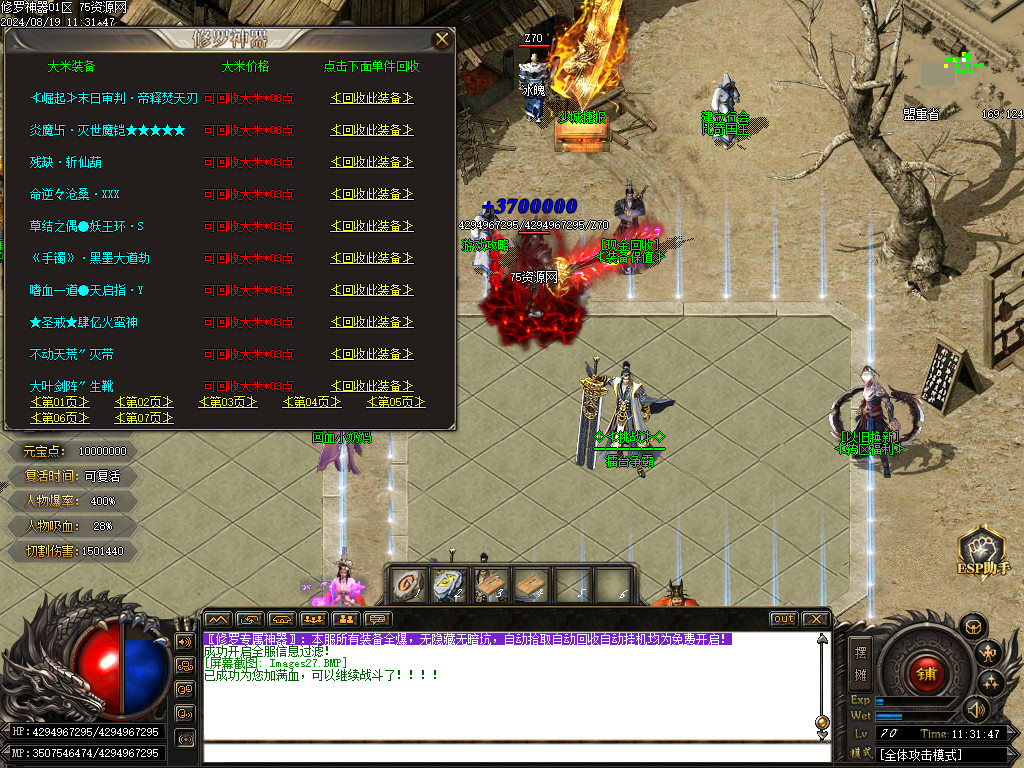Image resolution: width=1024 pixels, height=768 pixels.
Task: Close the chat window with X
Action: (816, 619)
